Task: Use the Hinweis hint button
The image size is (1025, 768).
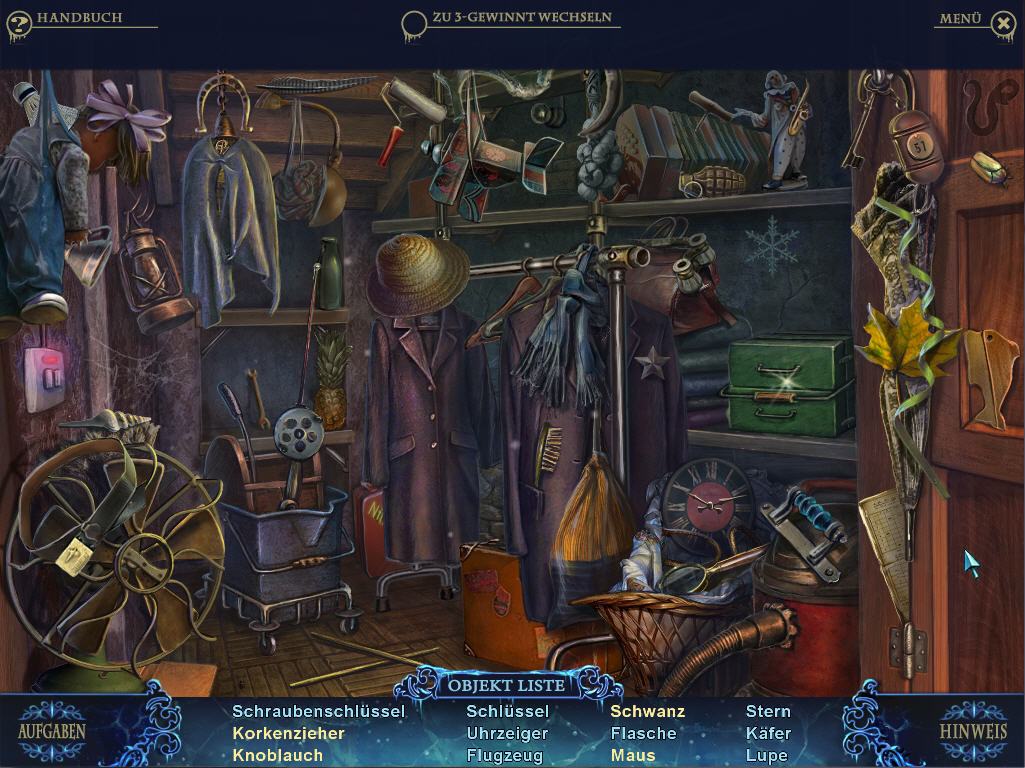Action: point(972,730)
